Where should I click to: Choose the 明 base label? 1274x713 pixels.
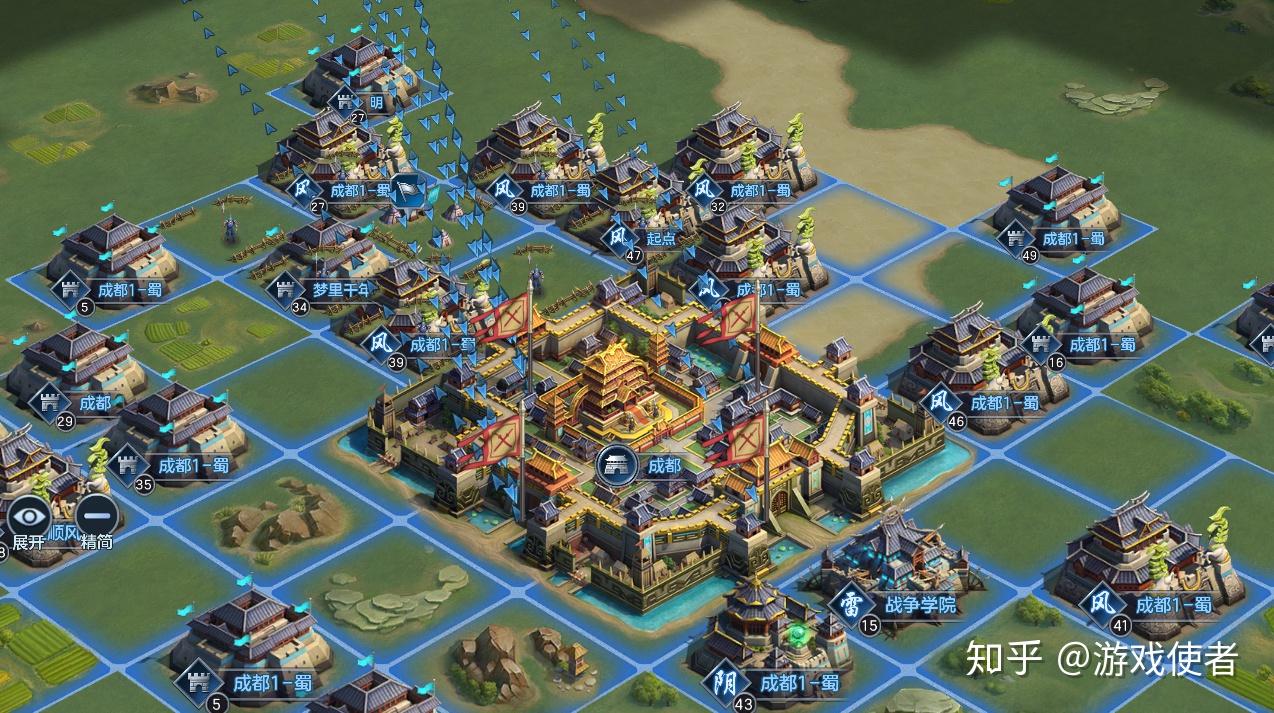coord(374,102)
